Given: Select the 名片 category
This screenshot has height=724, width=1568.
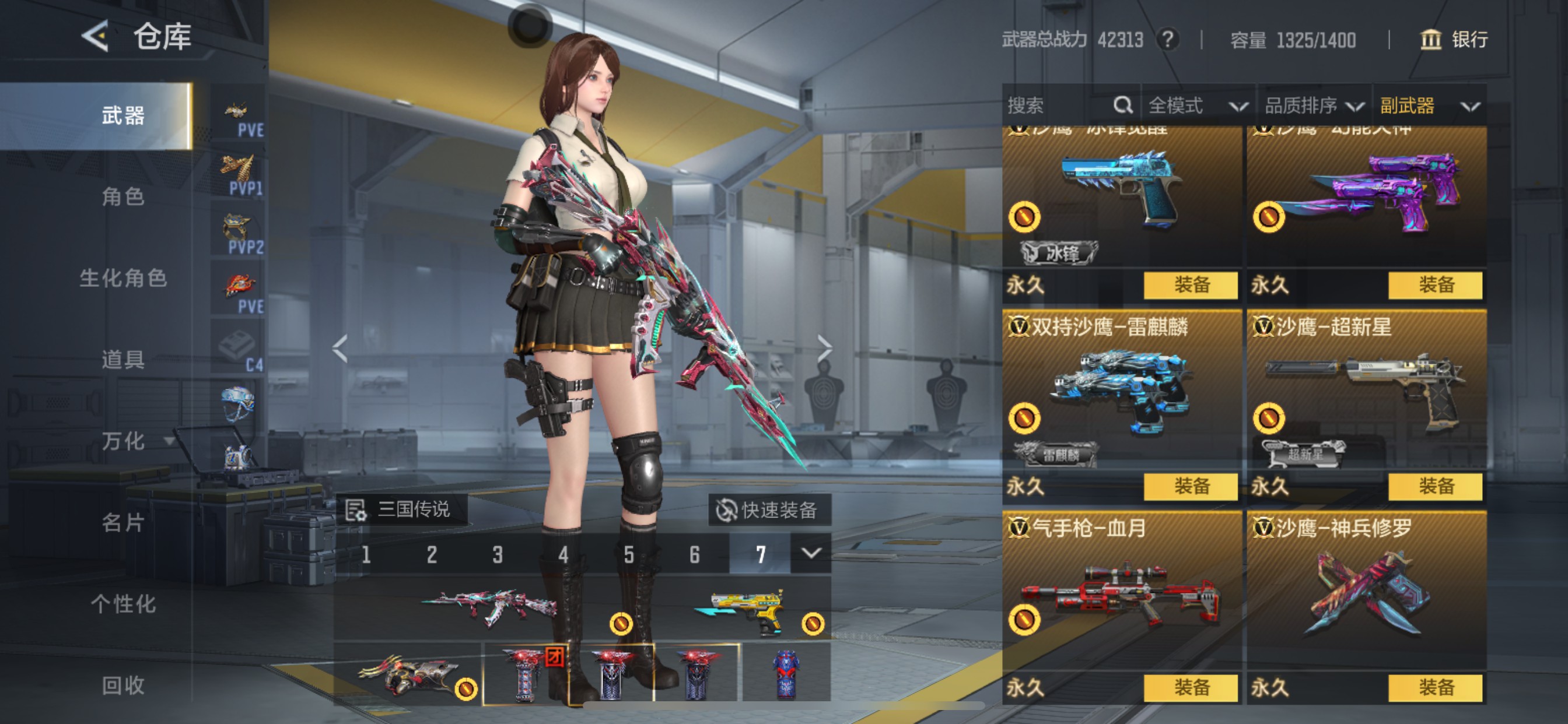Looking at the screenshot, I should pyautogui.click(x=123, y=523).
